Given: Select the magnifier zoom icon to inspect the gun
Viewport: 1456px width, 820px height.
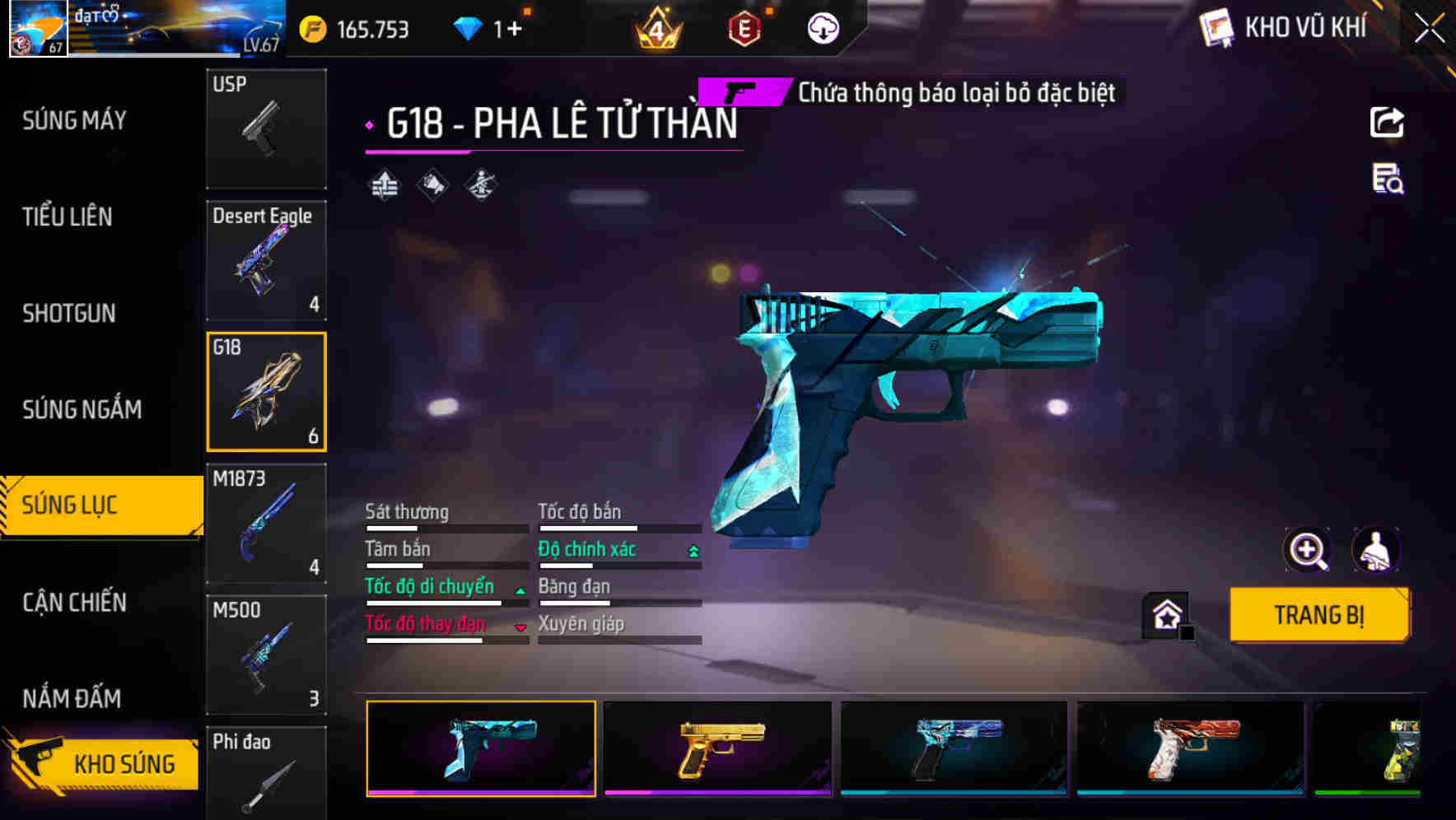Looking at the screenshot, I should tap(1308, 550).
